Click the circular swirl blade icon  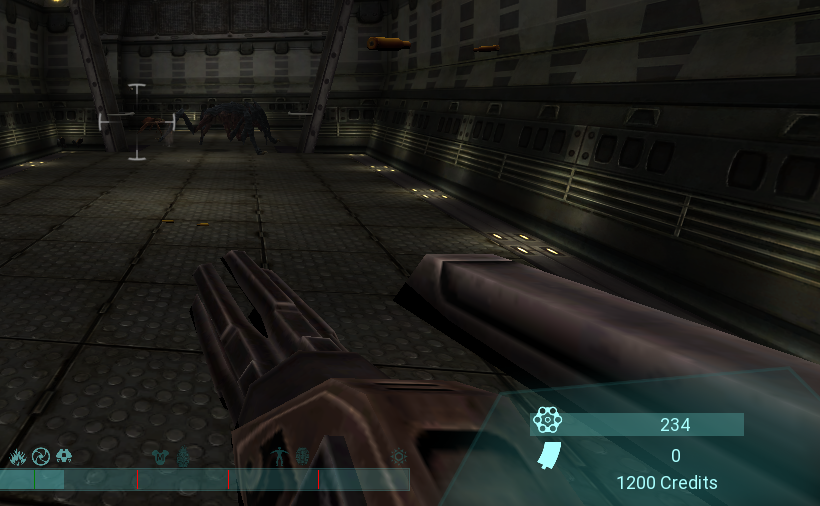[x=41, y=457]
